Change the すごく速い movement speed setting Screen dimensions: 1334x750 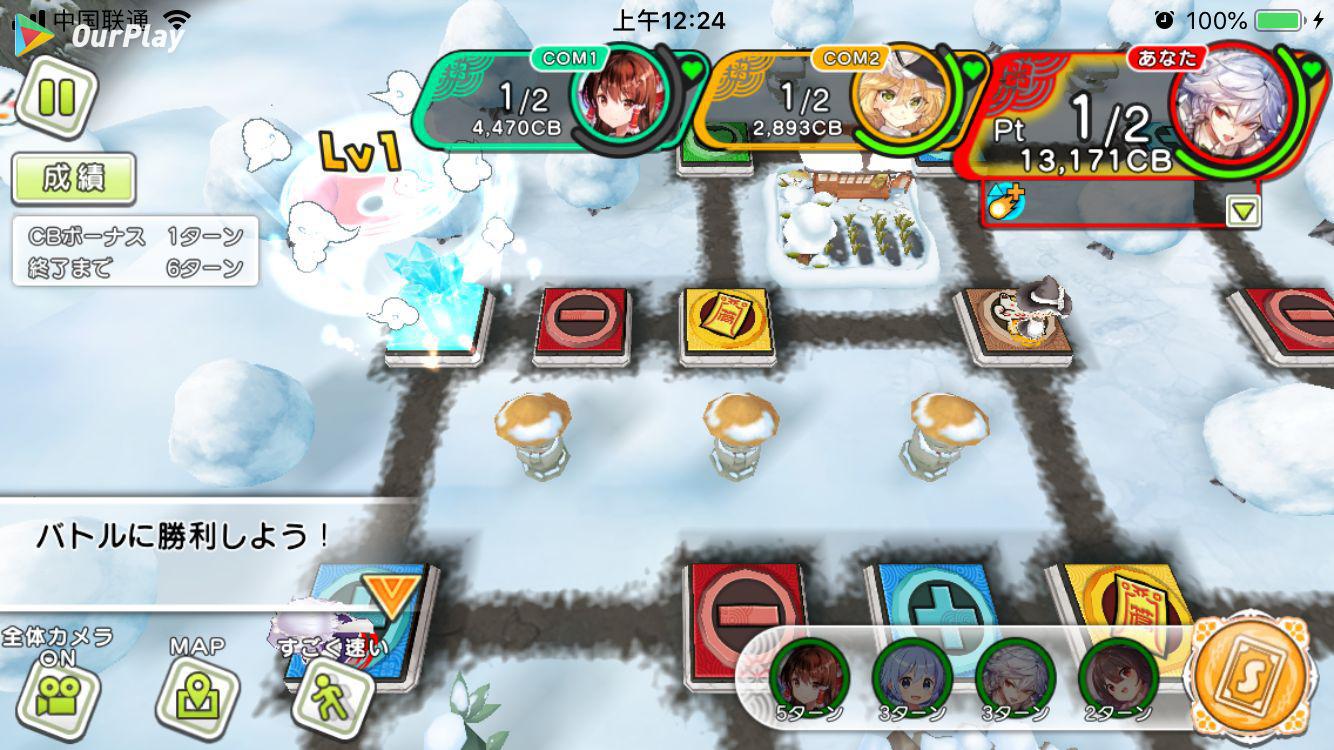332,693
